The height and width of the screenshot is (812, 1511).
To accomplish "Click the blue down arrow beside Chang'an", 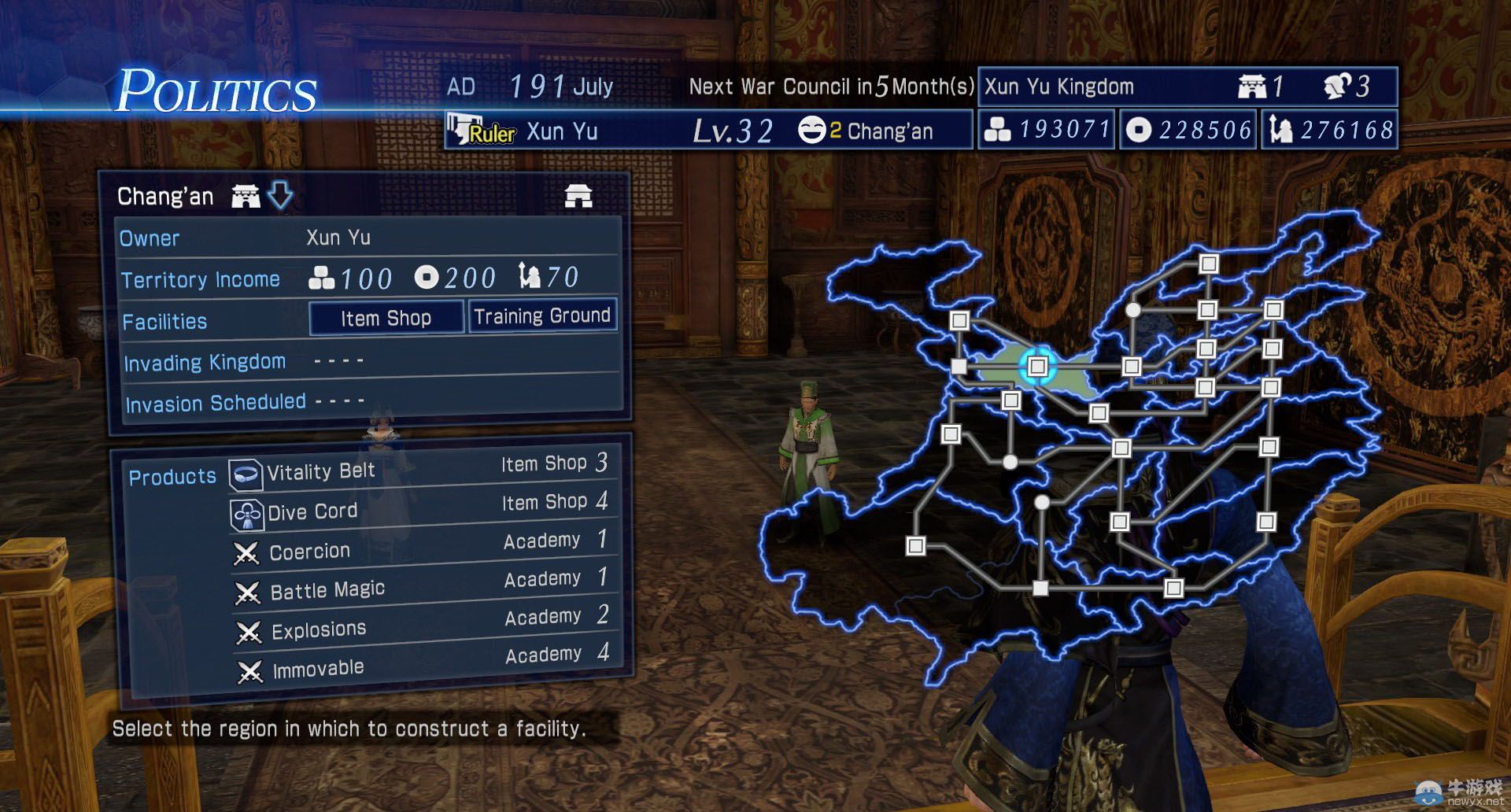I will [x=280, y=195].
